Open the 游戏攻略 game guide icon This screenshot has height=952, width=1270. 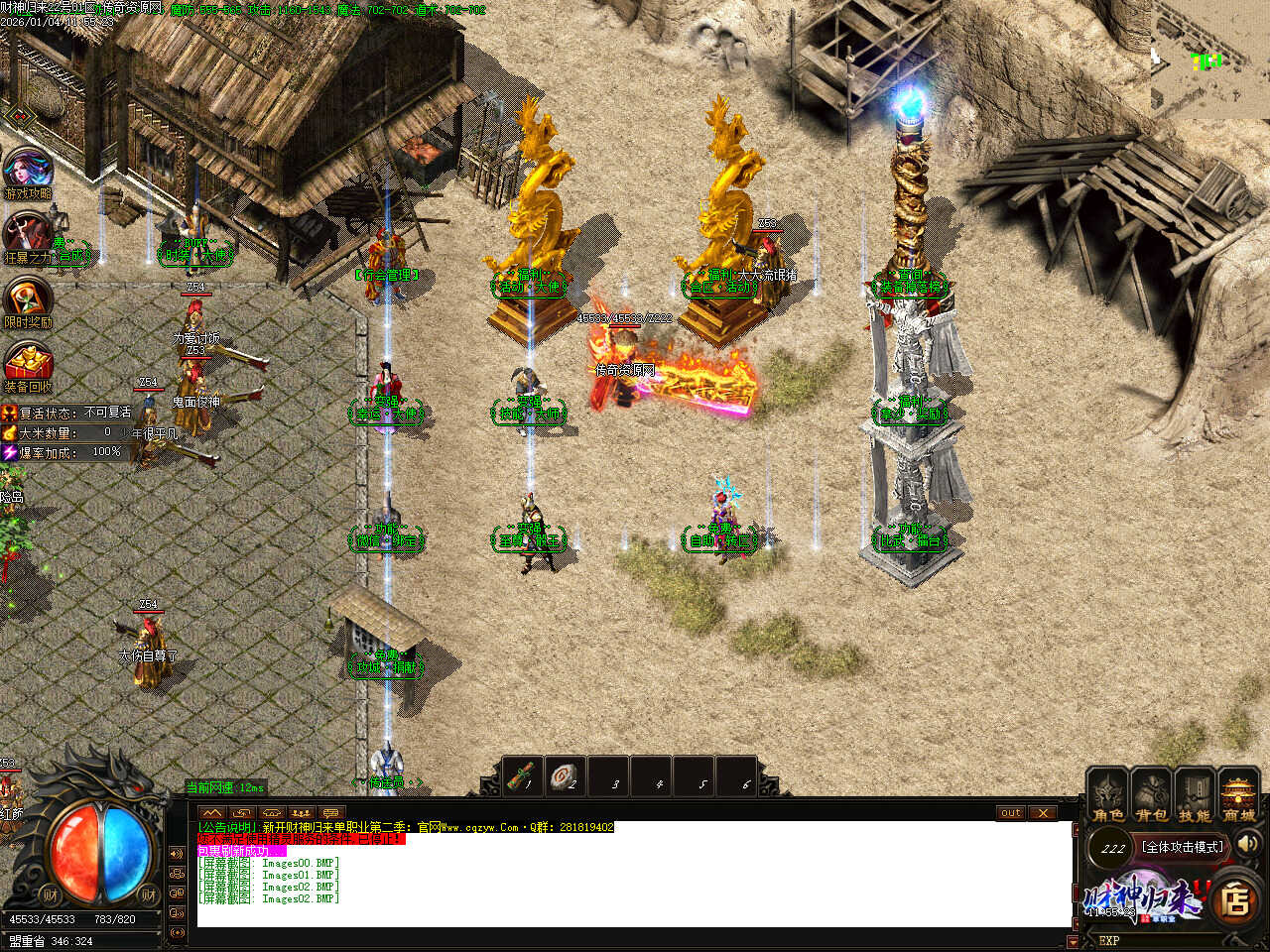point(28,171)
